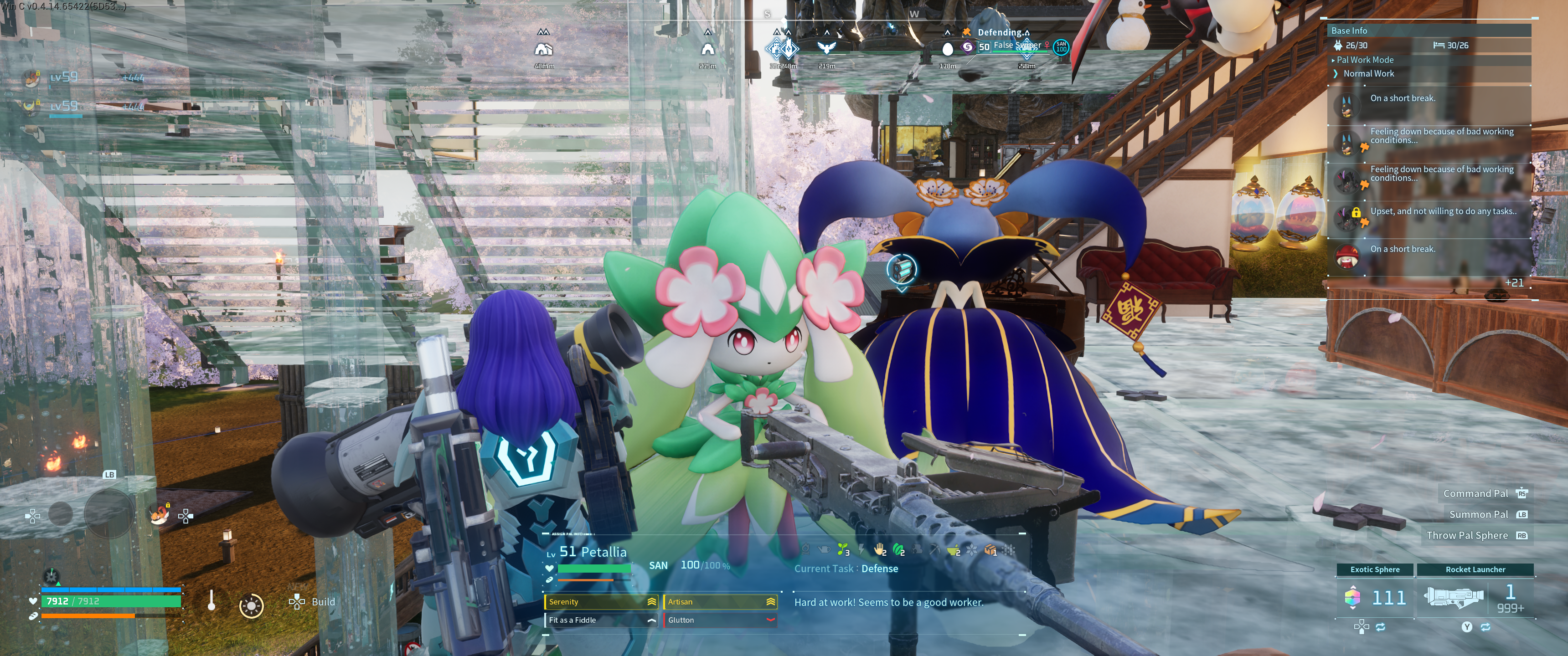Click the sun time-of-day indicator
Image resolution: width=1568 pixels, height=656 pixels.
pos(251,606)
